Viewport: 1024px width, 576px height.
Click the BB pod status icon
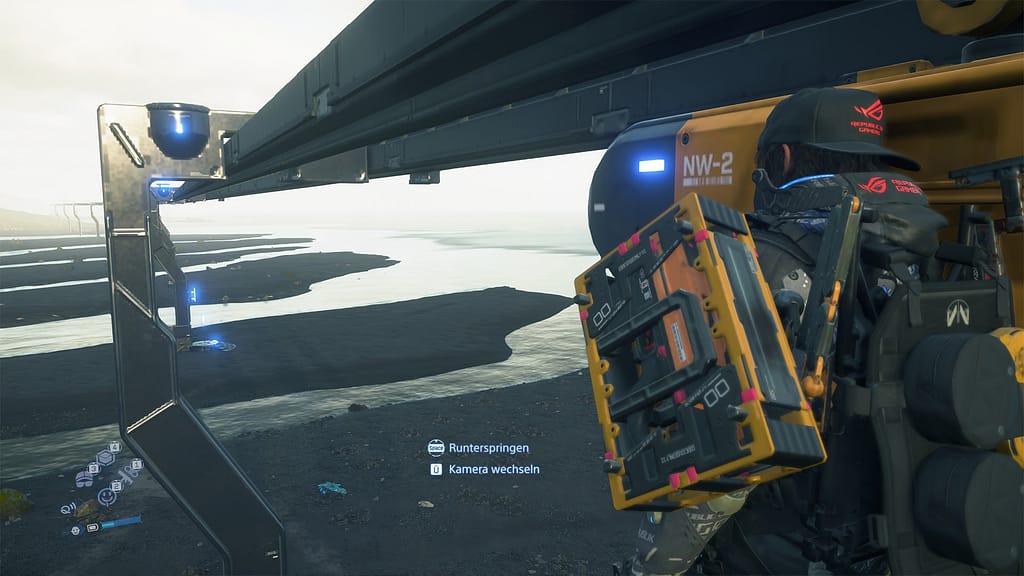click(75, 529)
